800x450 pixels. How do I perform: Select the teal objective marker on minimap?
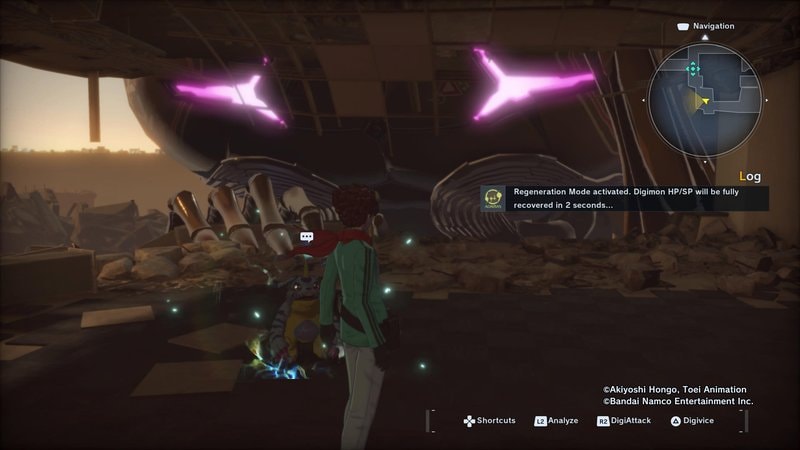[693, 68]
